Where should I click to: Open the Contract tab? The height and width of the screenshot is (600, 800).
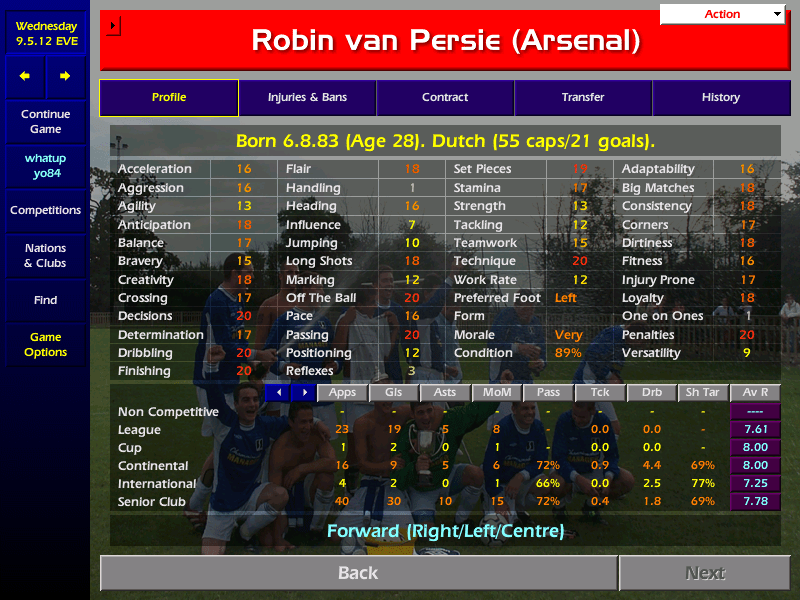tap(445, 98)
